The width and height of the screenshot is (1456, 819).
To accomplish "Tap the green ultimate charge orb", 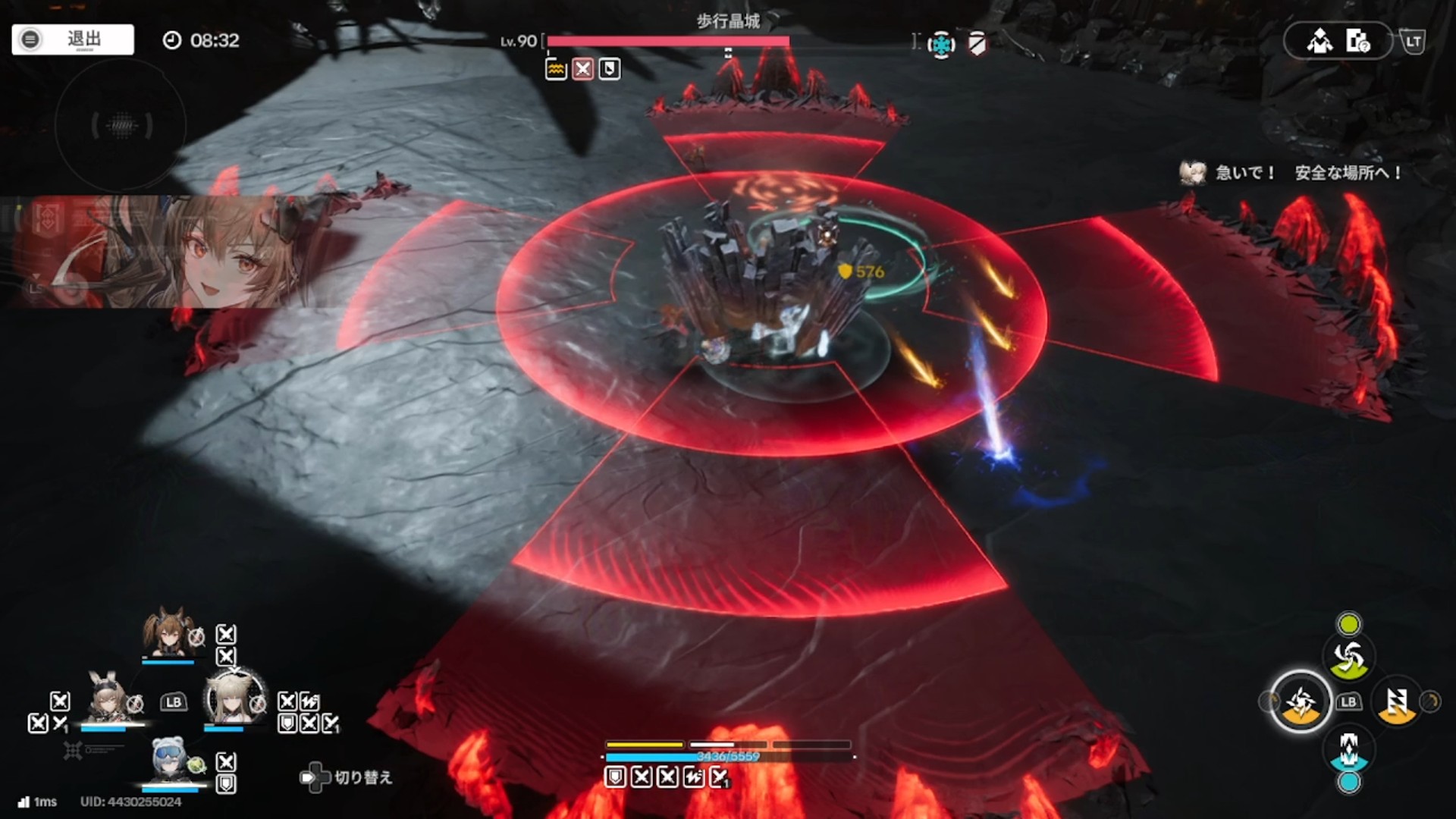I will (x=1348, y=624).
